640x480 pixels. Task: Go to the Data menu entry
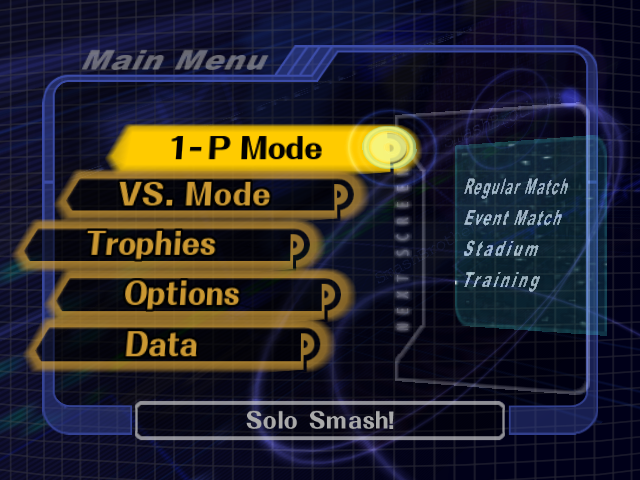point(161,345)
